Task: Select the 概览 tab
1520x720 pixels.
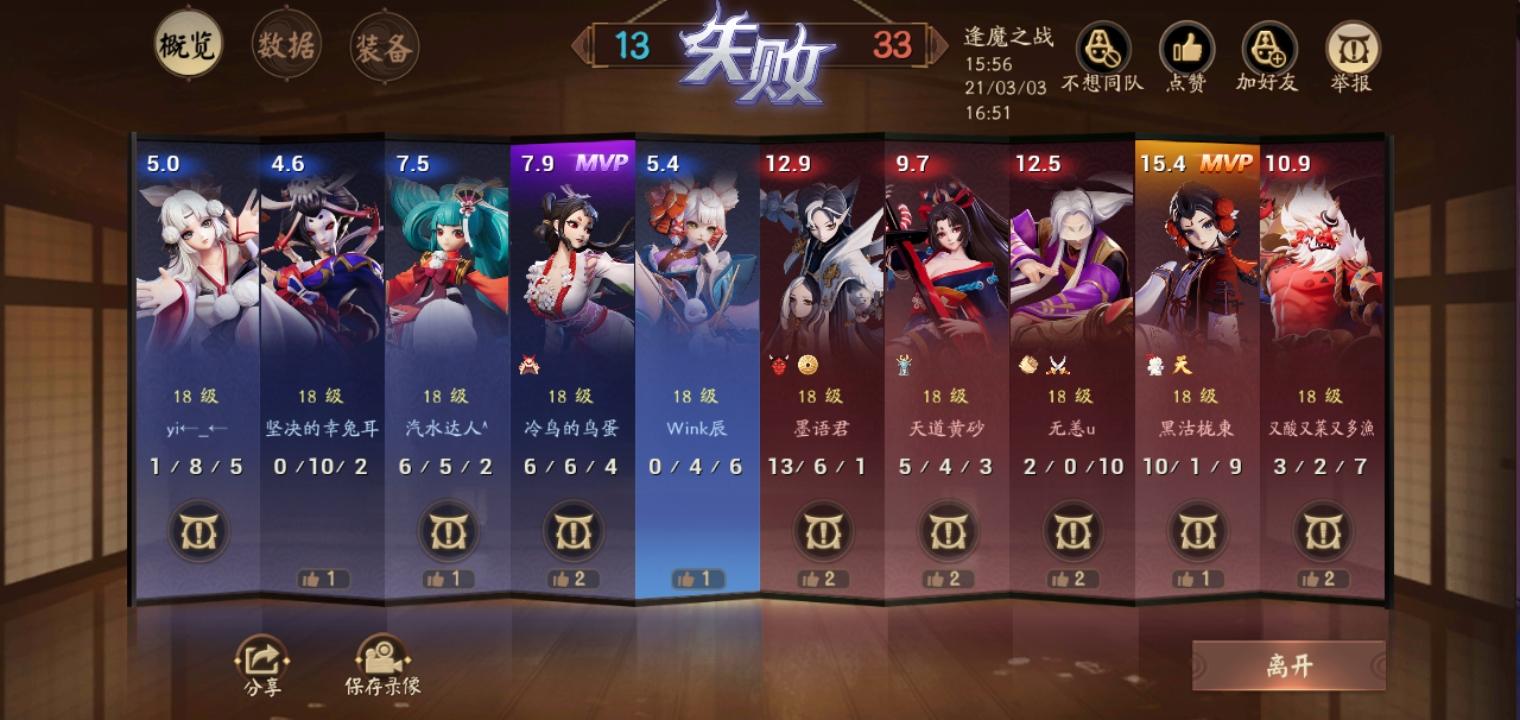Action: (190, 44)
